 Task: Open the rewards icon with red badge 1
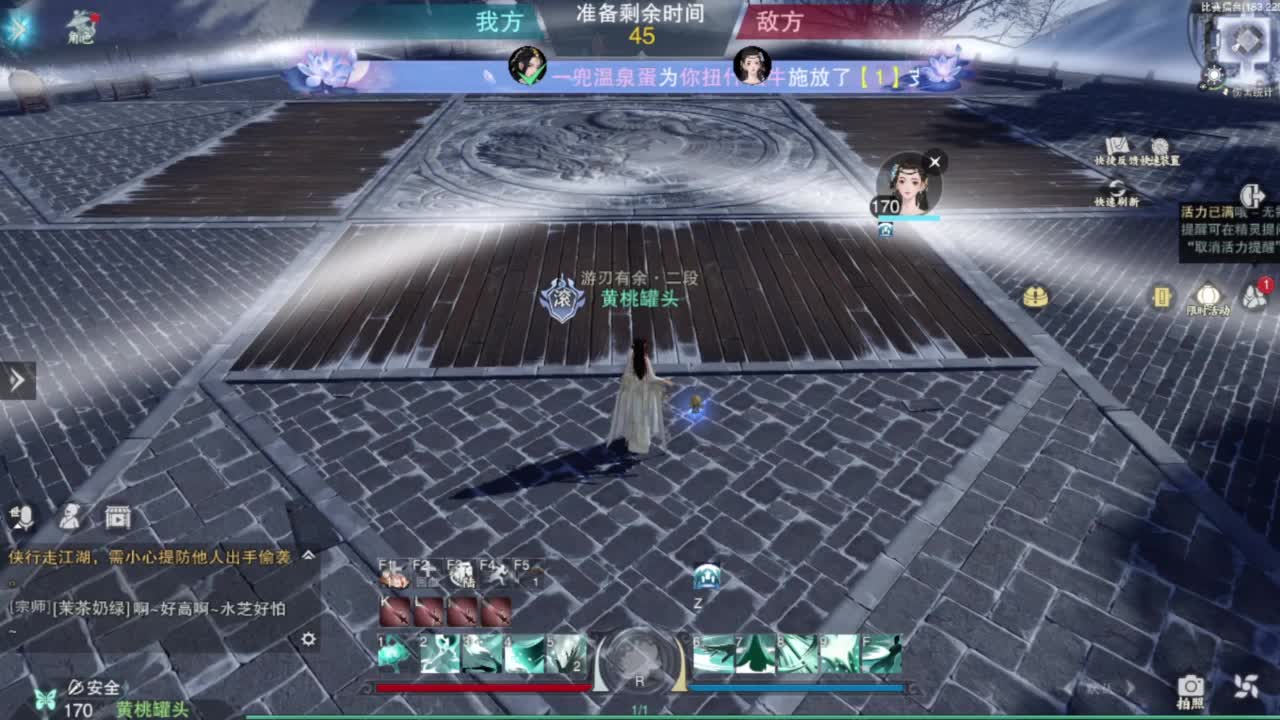point(1251,297)
